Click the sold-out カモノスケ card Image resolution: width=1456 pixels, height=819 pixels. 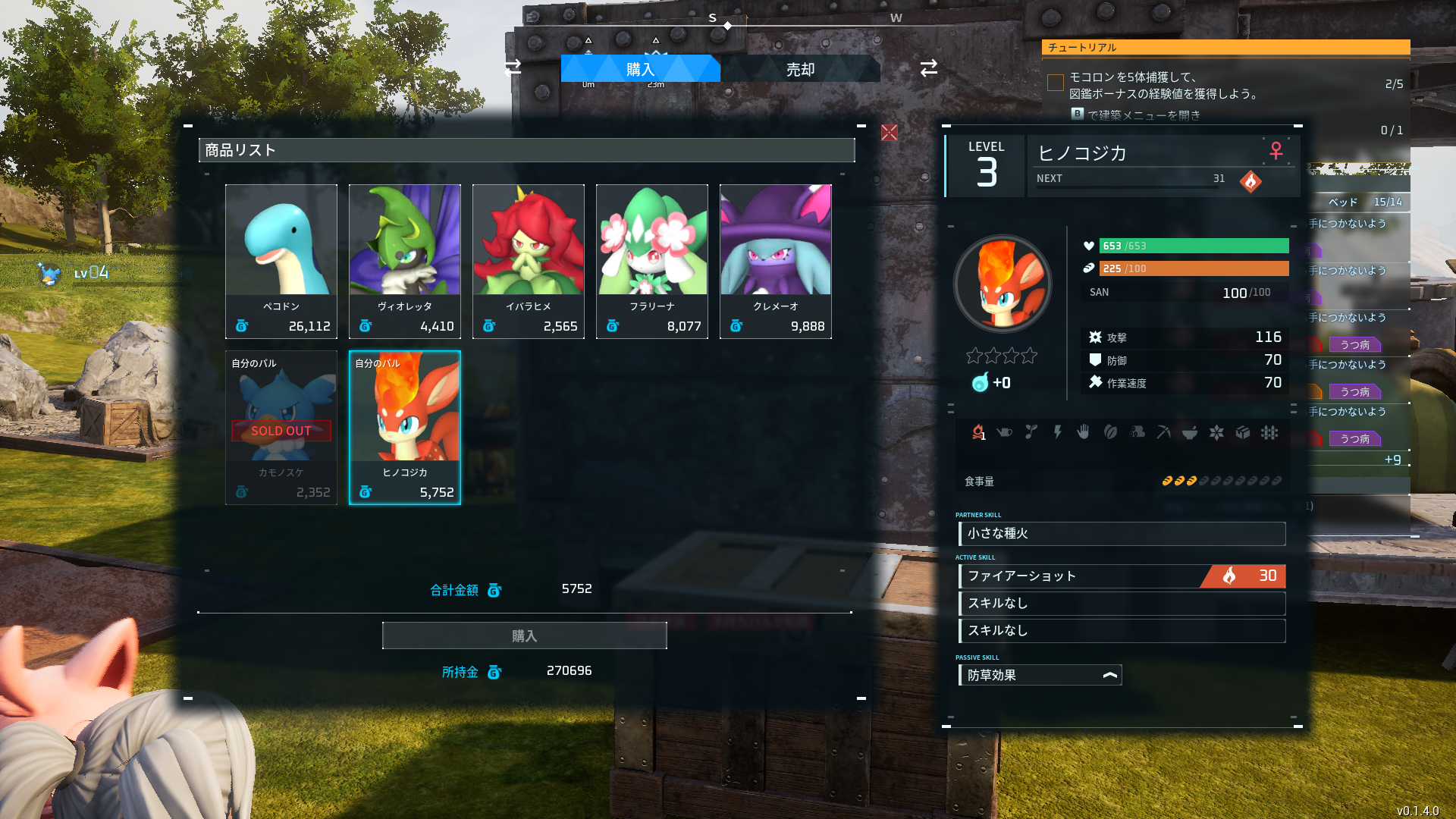(281, 427)
